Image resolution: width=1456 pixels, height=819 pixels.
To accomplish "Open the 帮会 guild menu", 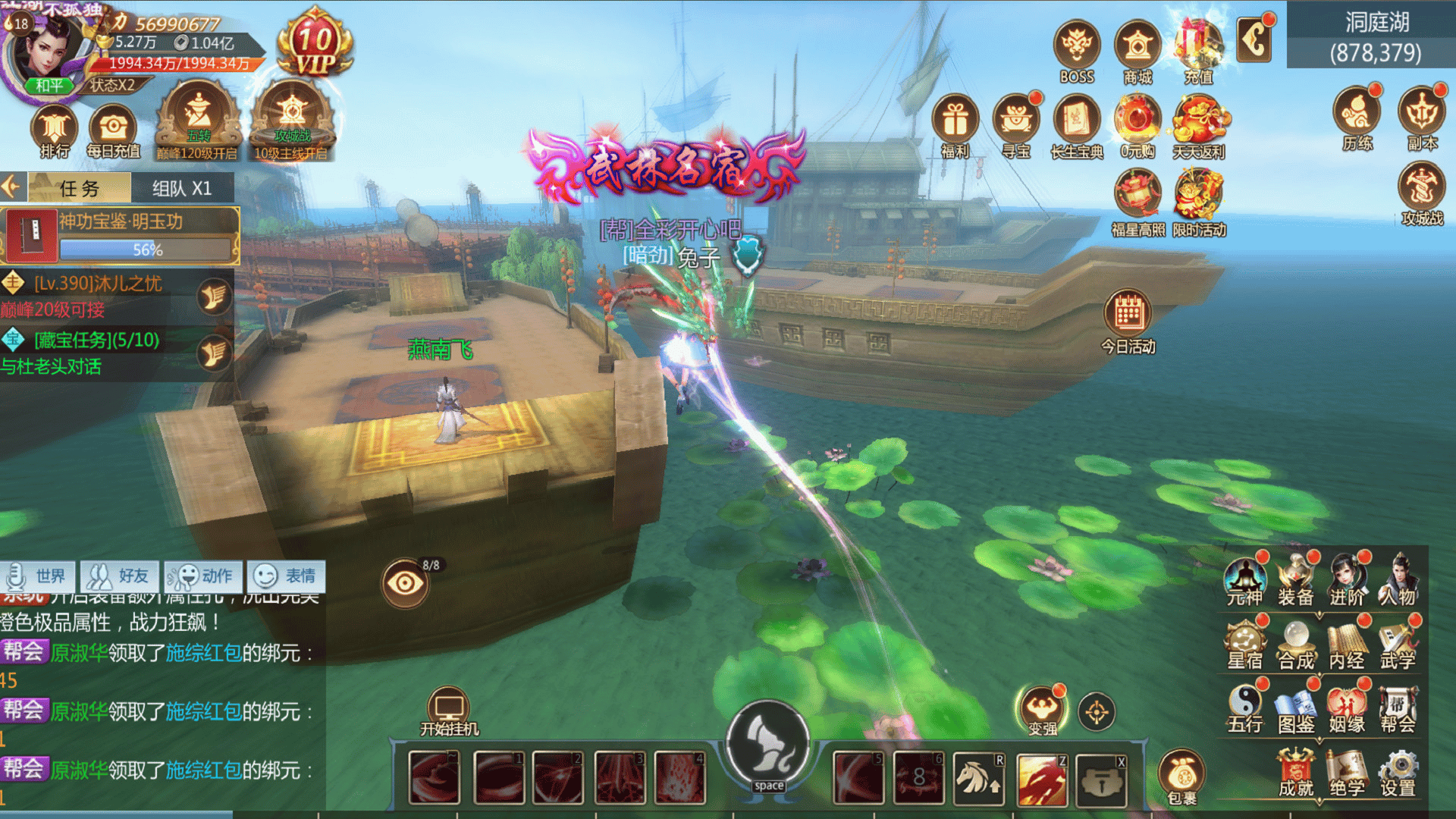I will click(1397, 709).
